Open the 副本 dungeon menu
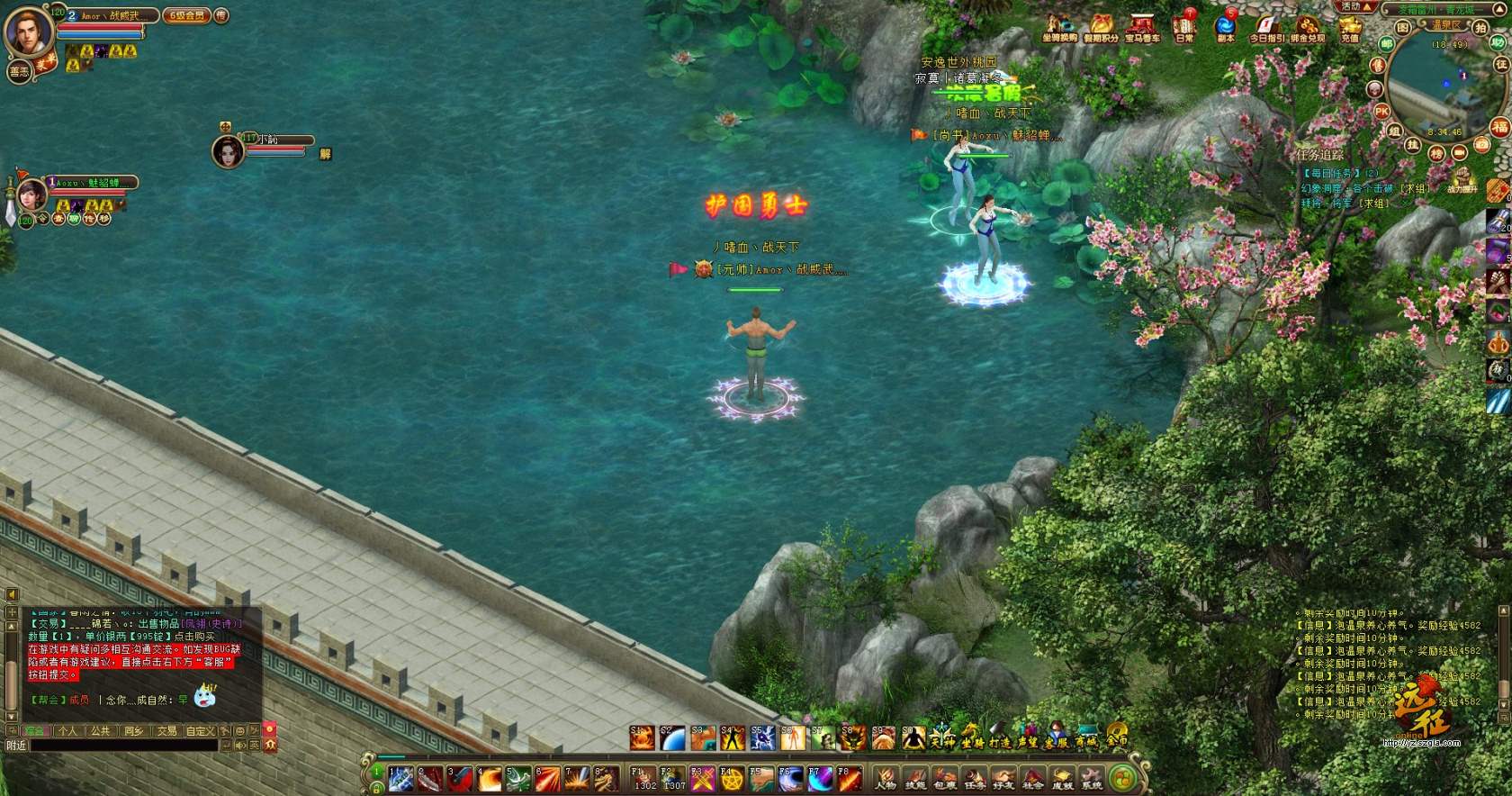Image resolution: width=1512 pixels, height=796 pixels. click(1226, 27)
